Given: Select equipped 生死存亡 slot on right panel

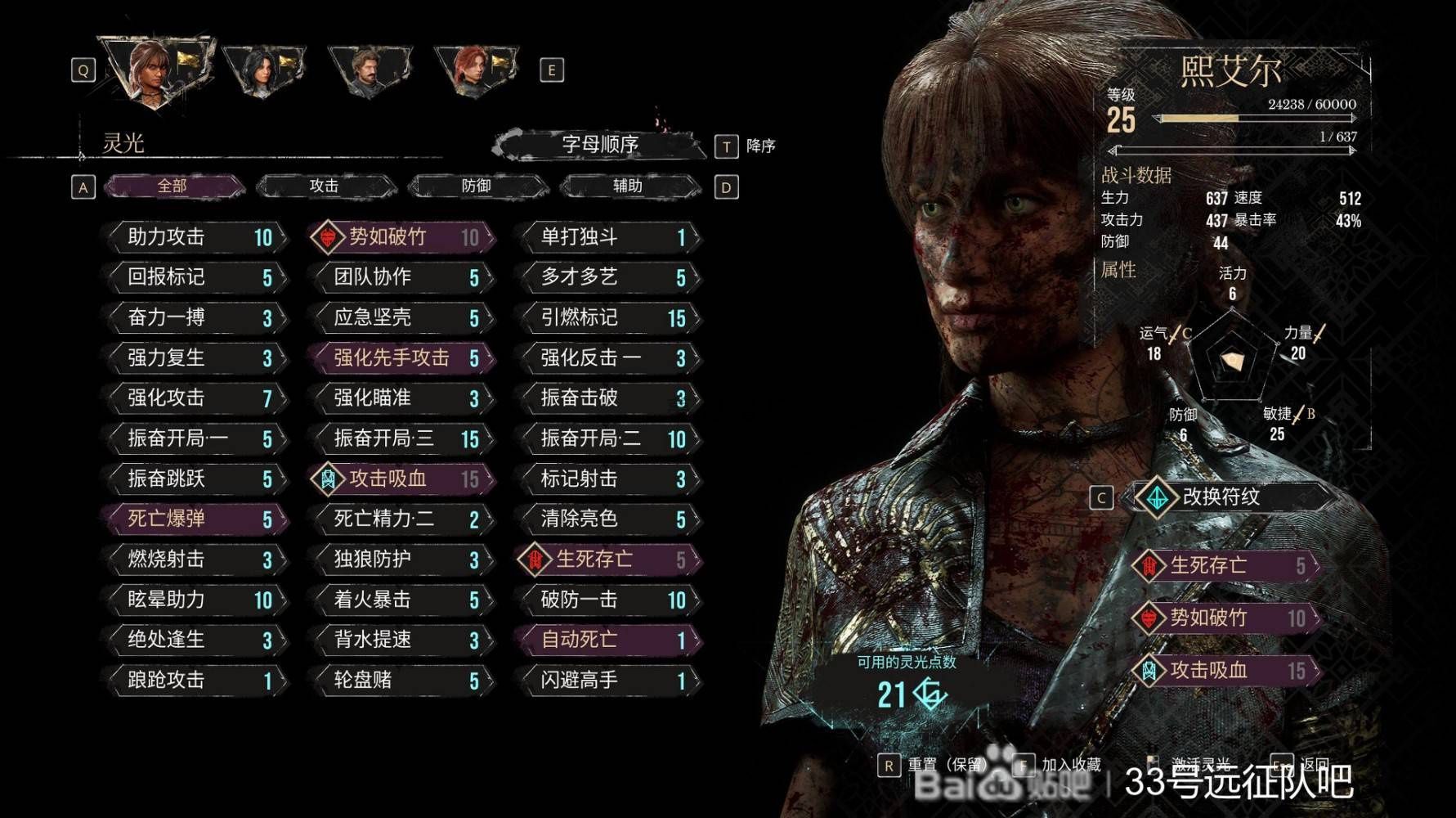Looking at the screenshot, I should click(1226, 565).
